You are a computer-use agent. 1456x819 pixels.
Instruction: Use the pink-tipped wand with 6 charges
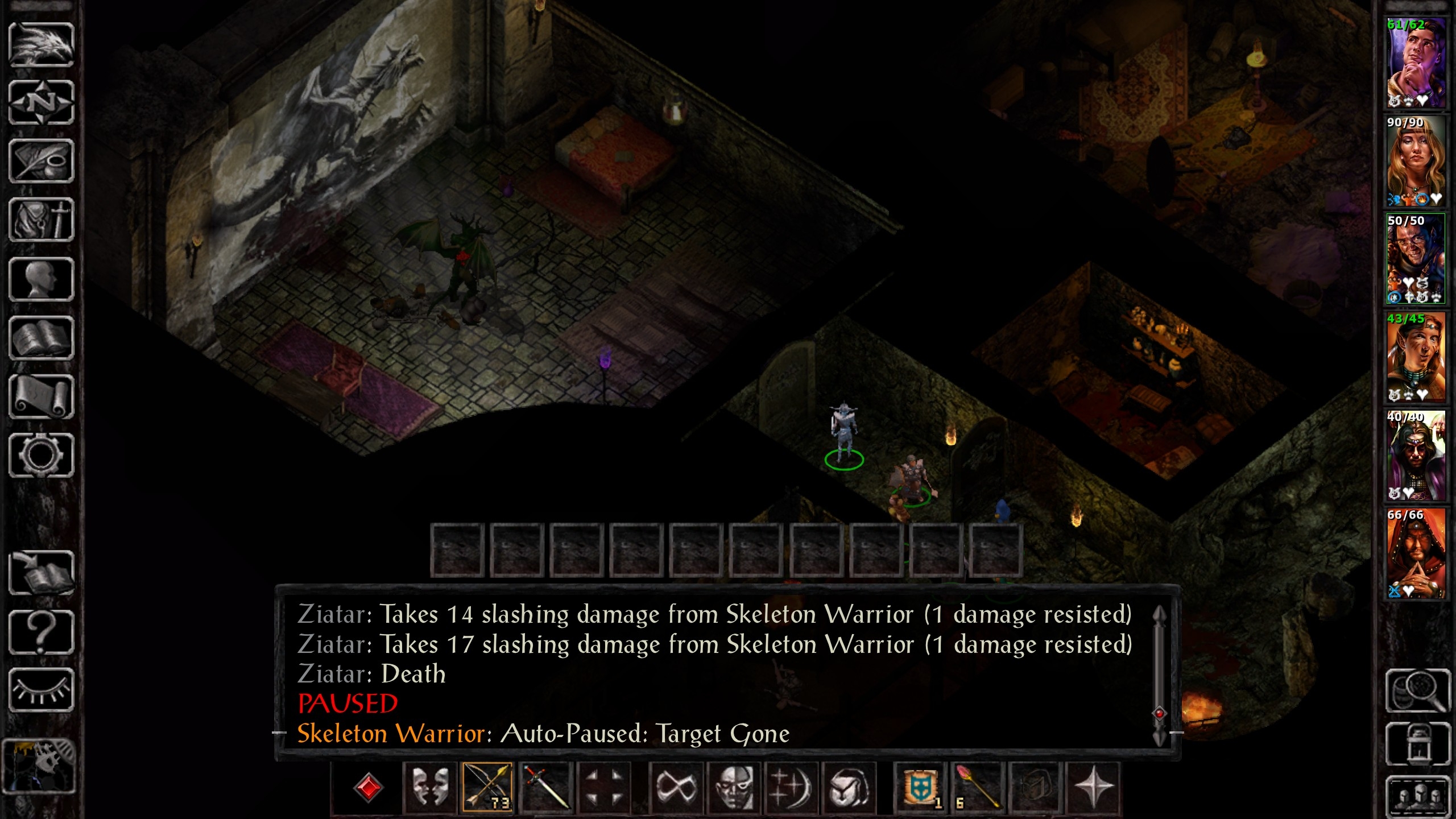coord(978,787)
